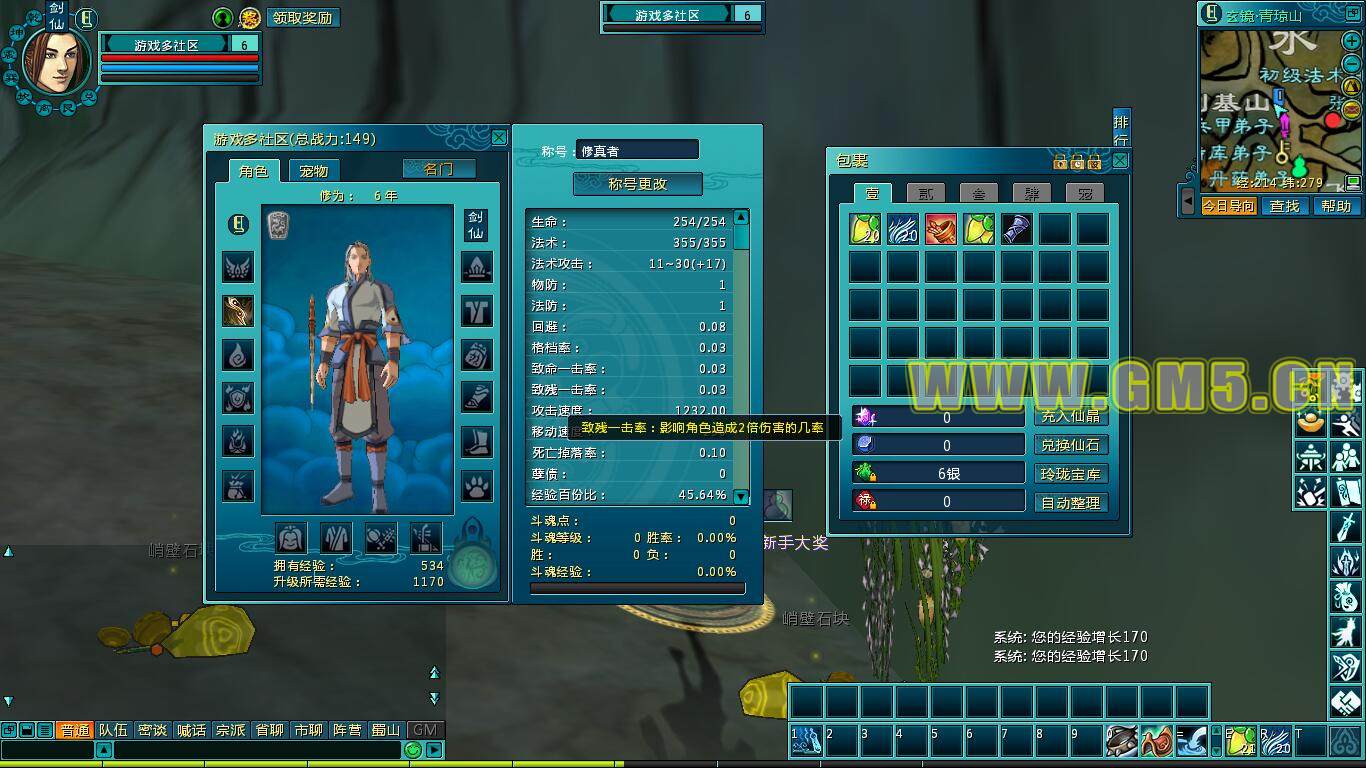Close the 包裹 inventory window
Screen dimensions: 1366x768
point(1120,160)
